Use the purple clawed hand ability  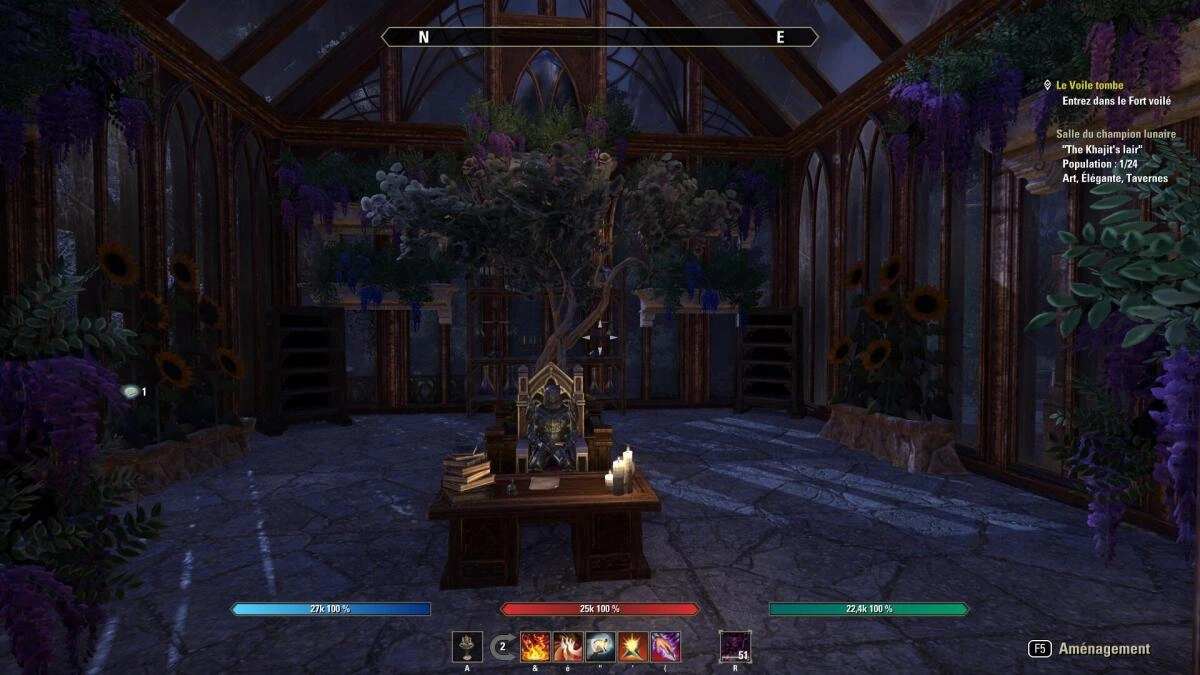tap(666, 647)
